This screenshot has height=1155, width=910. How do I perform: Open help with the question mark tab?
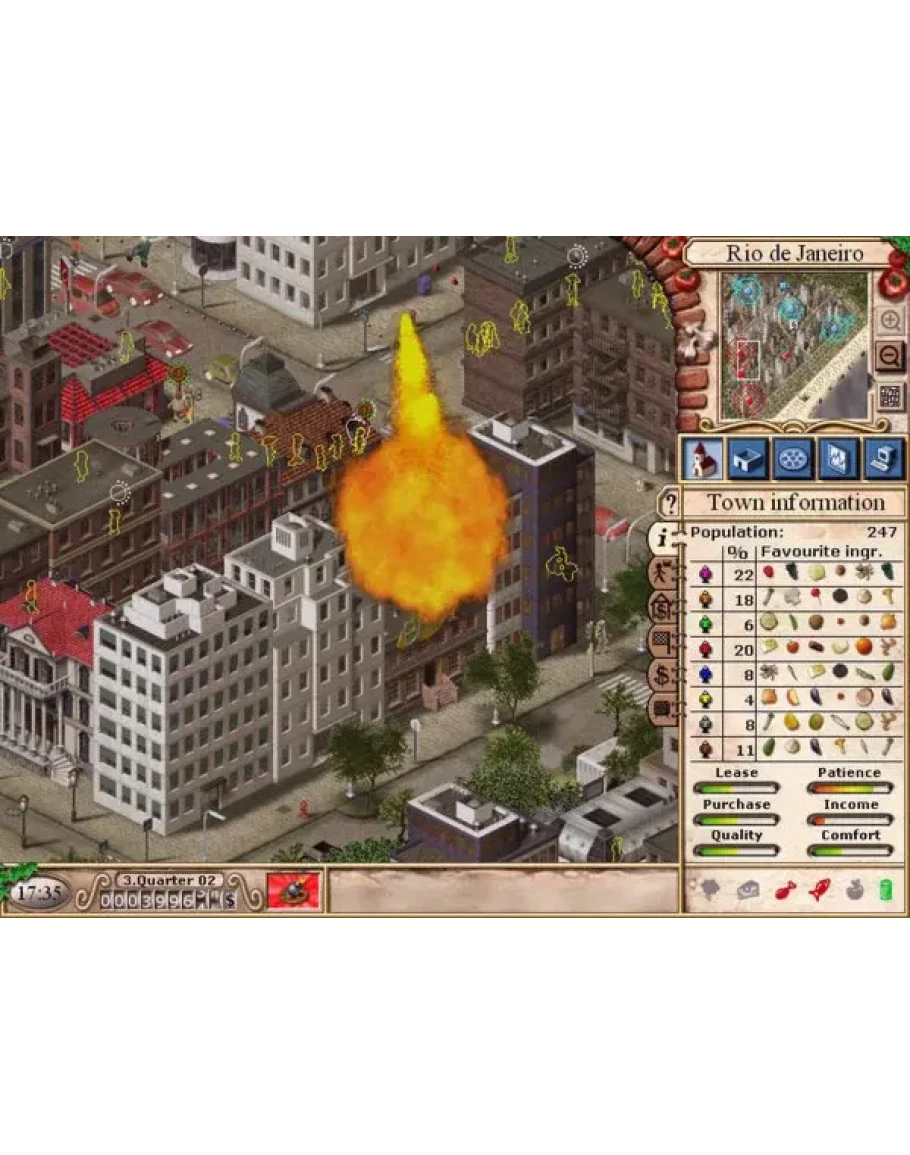(x=669, y=503)
